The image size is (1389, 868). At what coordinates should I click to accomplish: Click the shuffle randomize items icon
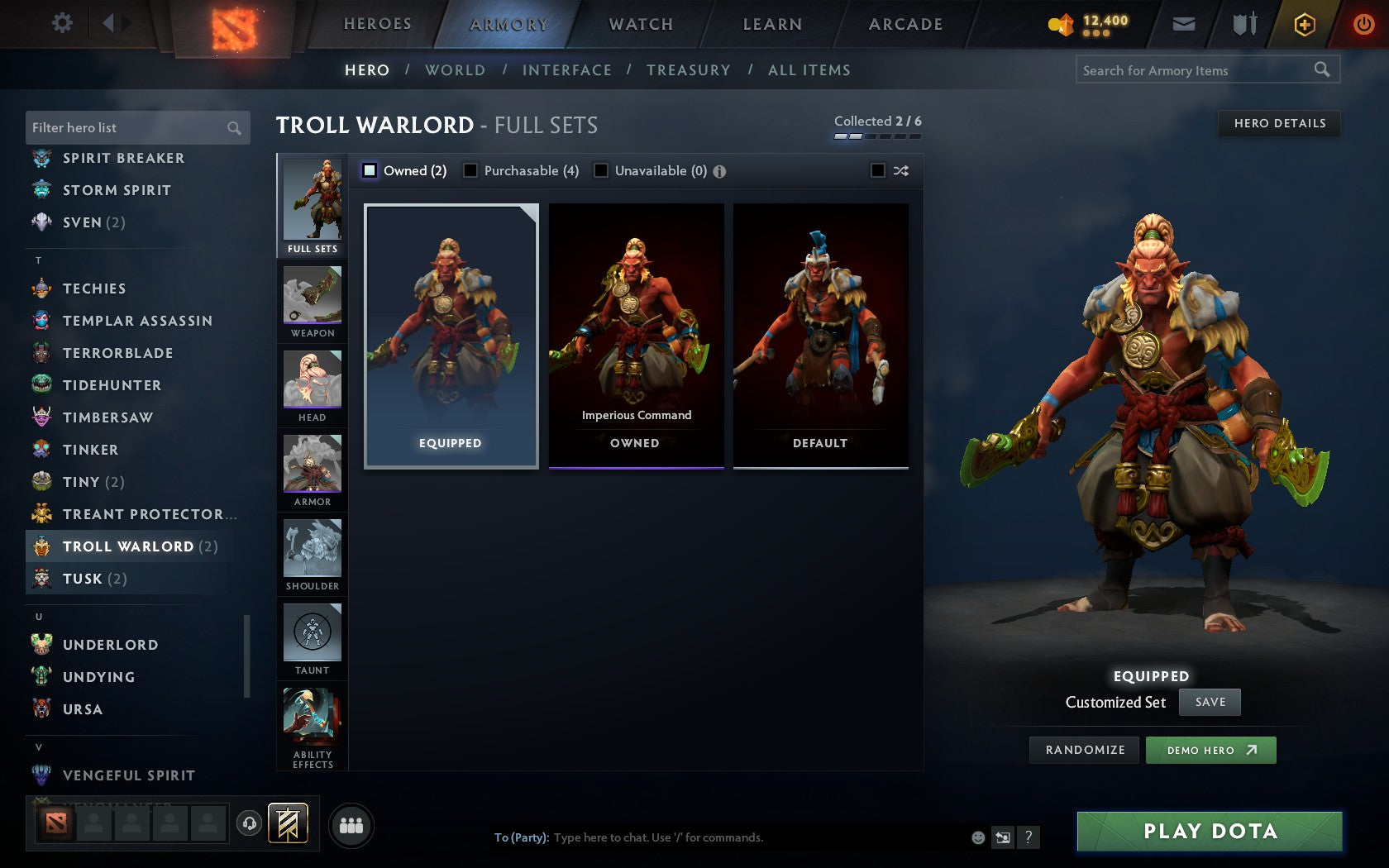coord(900,171)
